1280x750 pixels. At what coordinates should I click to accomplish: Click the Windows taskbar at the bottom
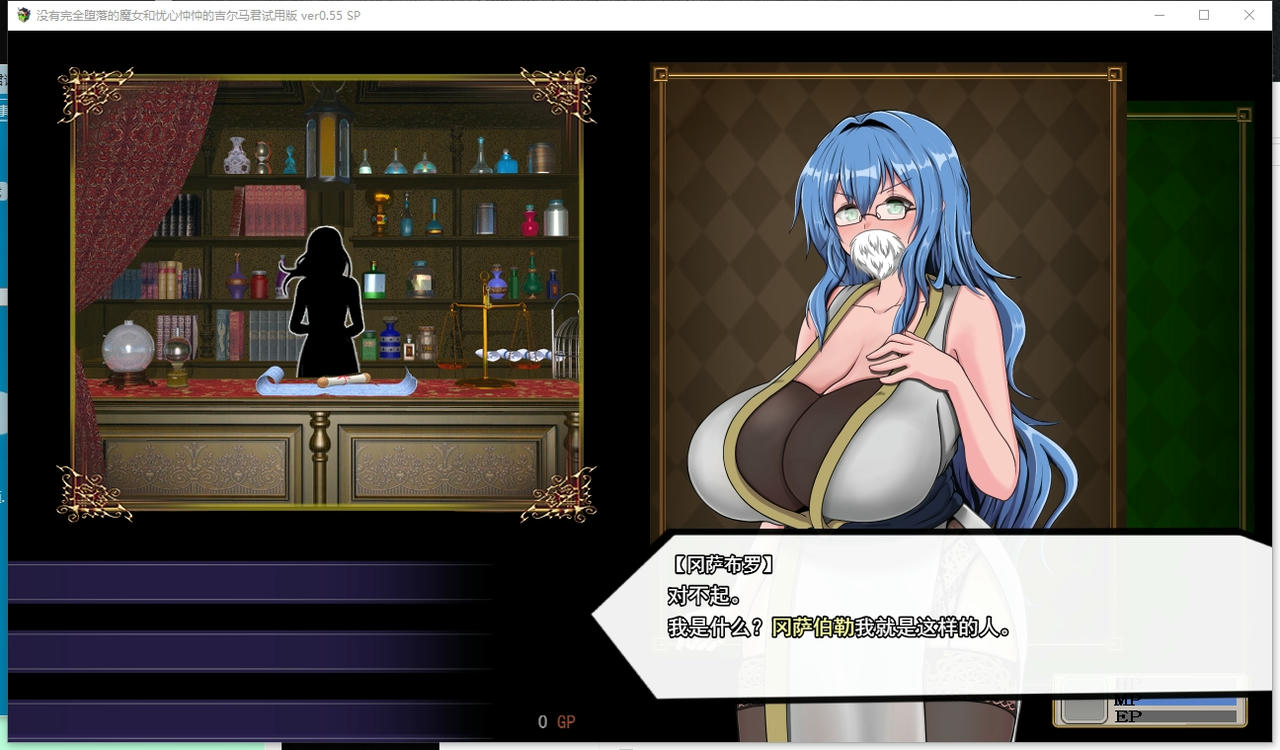point(640,745)
